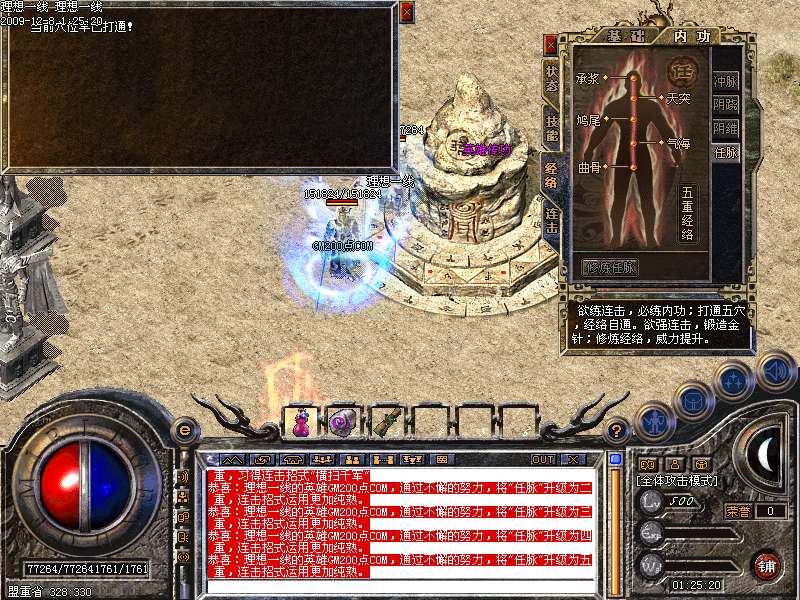The width and height of the screenshot is (800, 600).
Task: Open the 铺 shop button
Action: [x=767, y=565]
